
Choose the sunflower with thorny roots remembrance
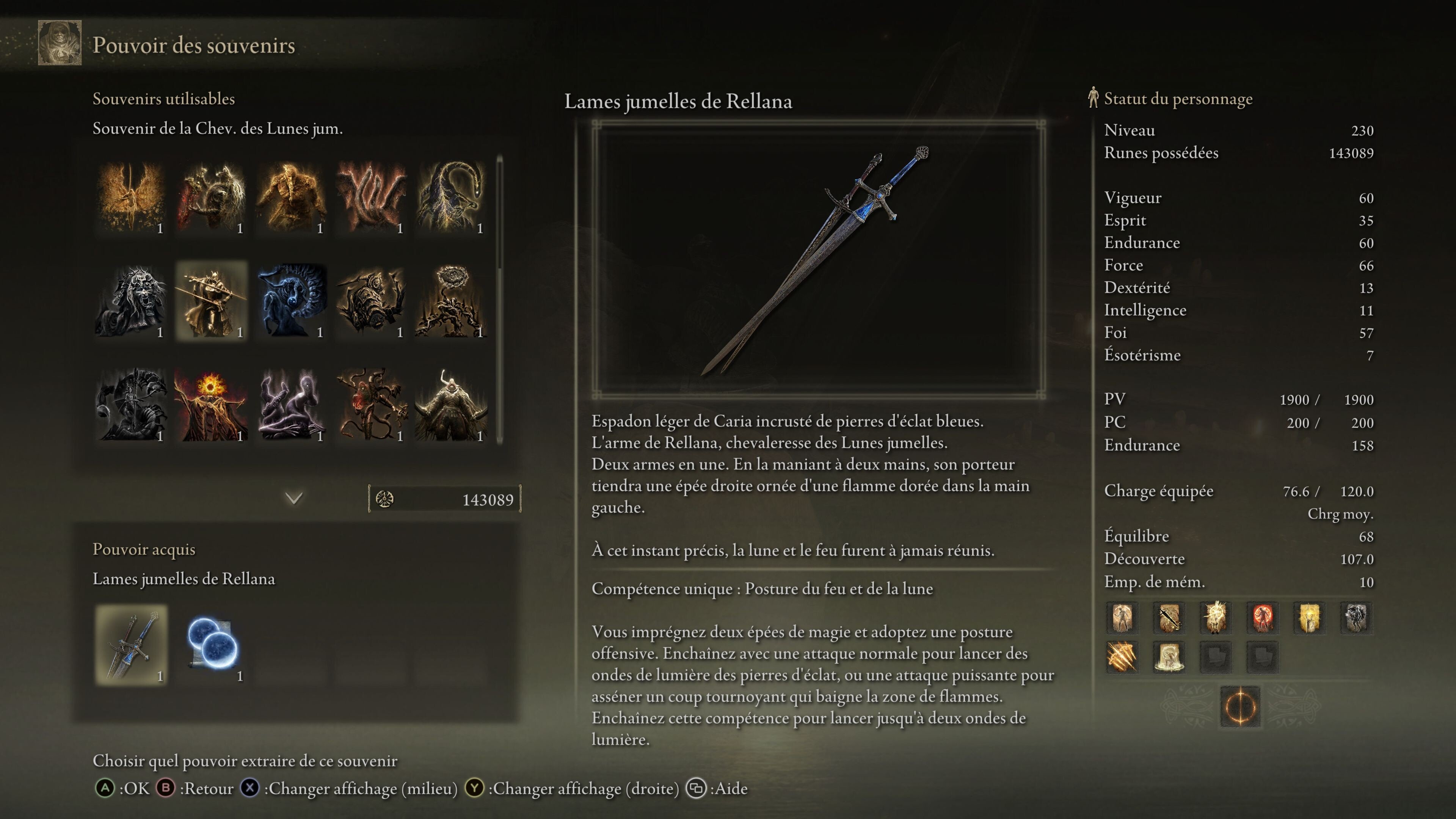[452, 301]
